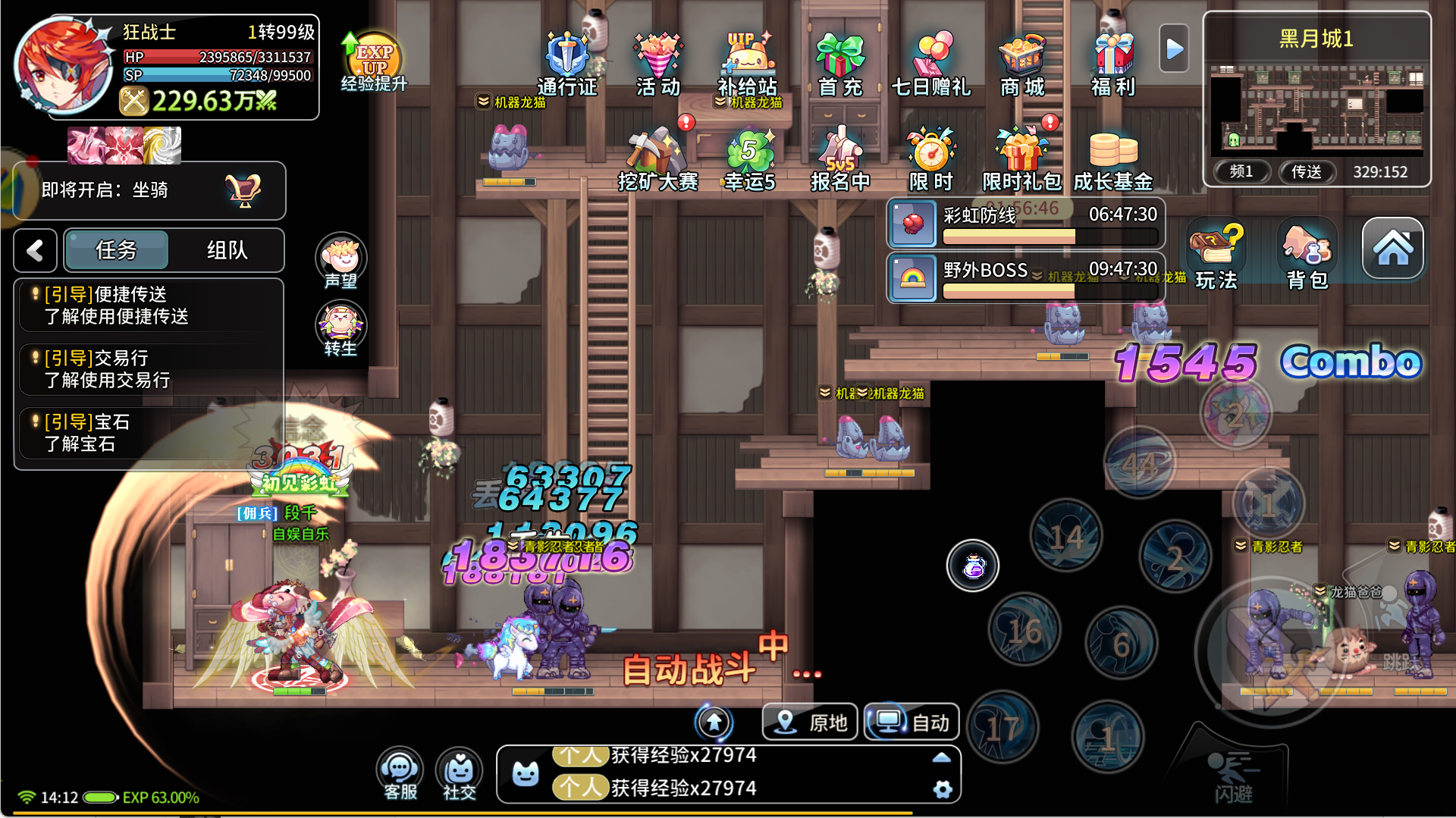The height and width of the screenshot is (818, 1456).
Task: Open the 活动 events menu
Action: click(657, 63)
